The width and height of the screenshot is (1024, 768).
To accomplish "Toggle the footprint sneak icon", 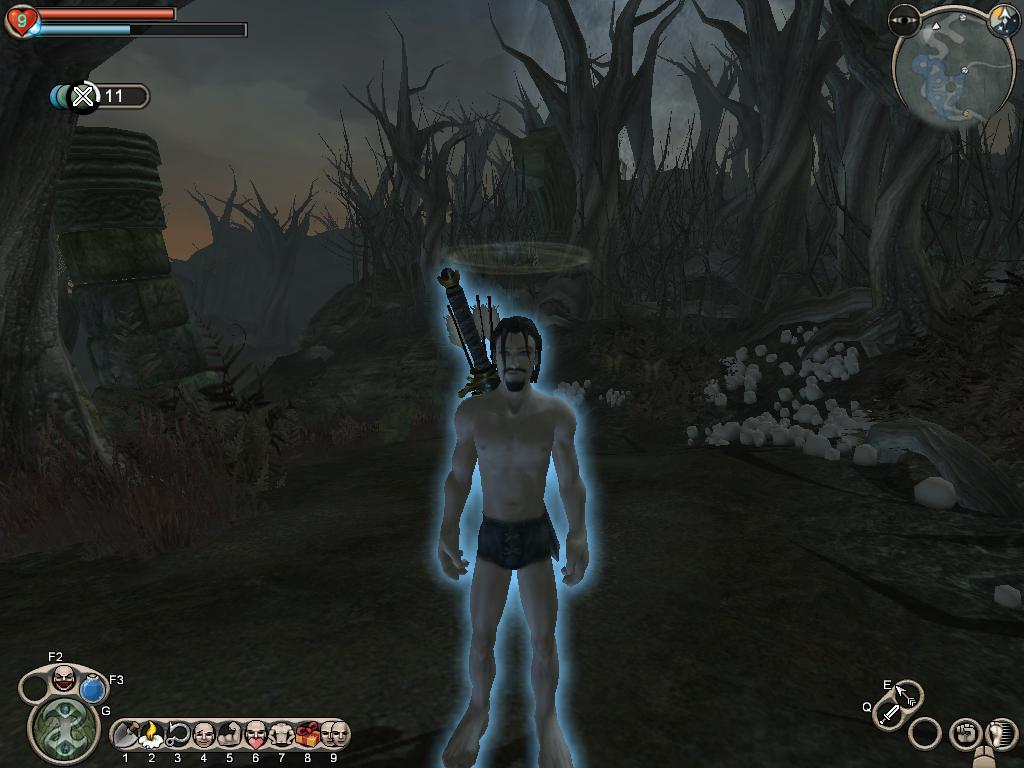I will [x=999, y=734].
